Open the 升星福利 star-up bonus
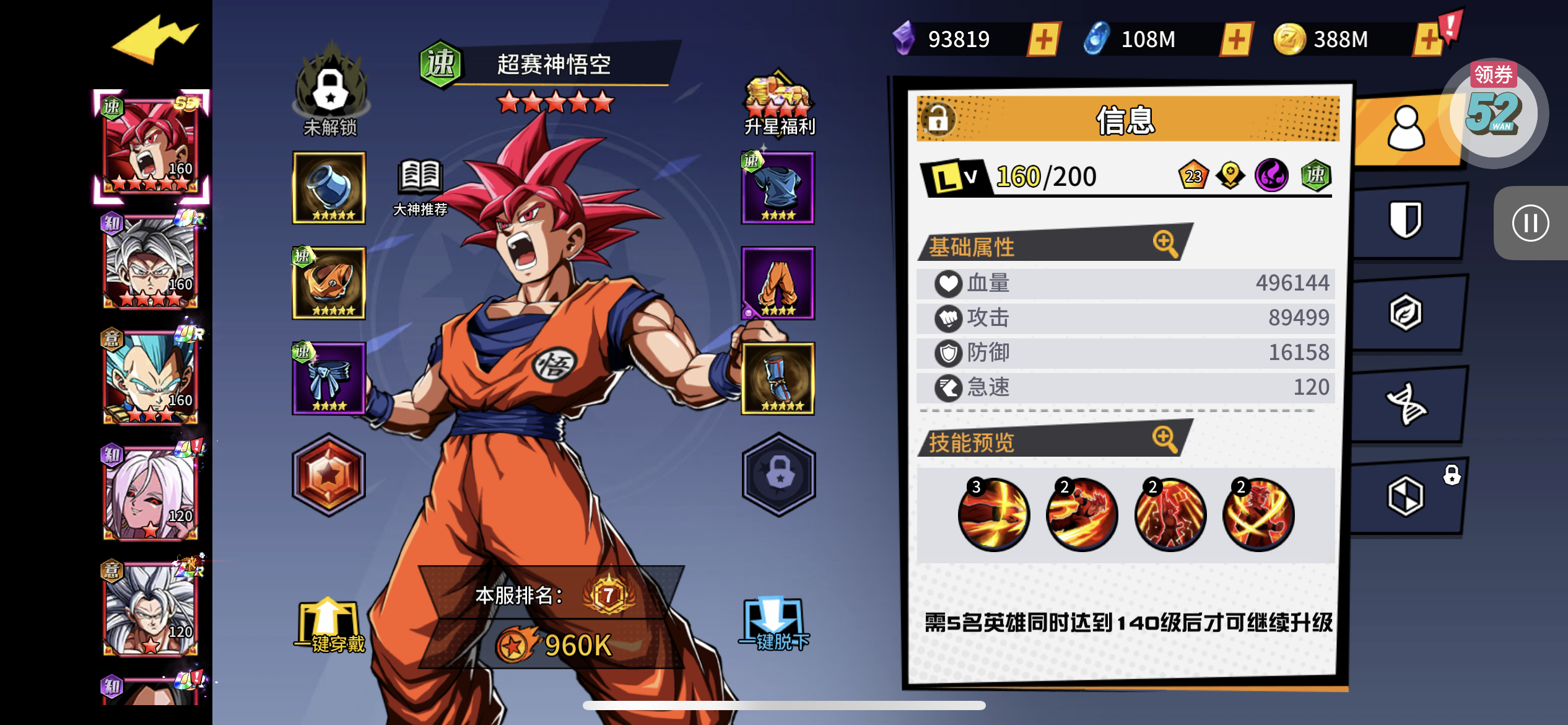1568x725 pixels. click(x=778, y=107)
